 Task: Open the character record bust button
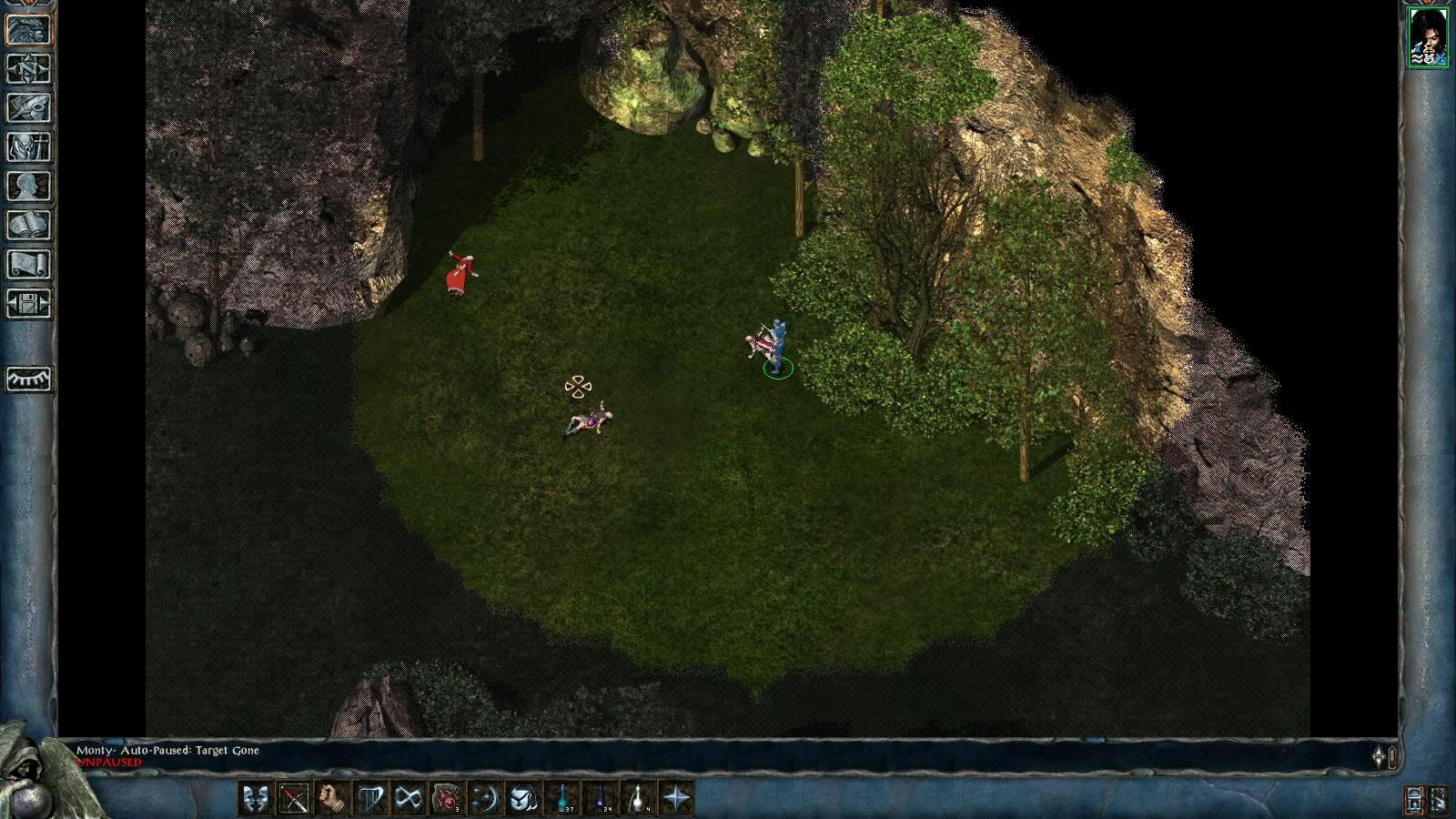coord(29,187)
